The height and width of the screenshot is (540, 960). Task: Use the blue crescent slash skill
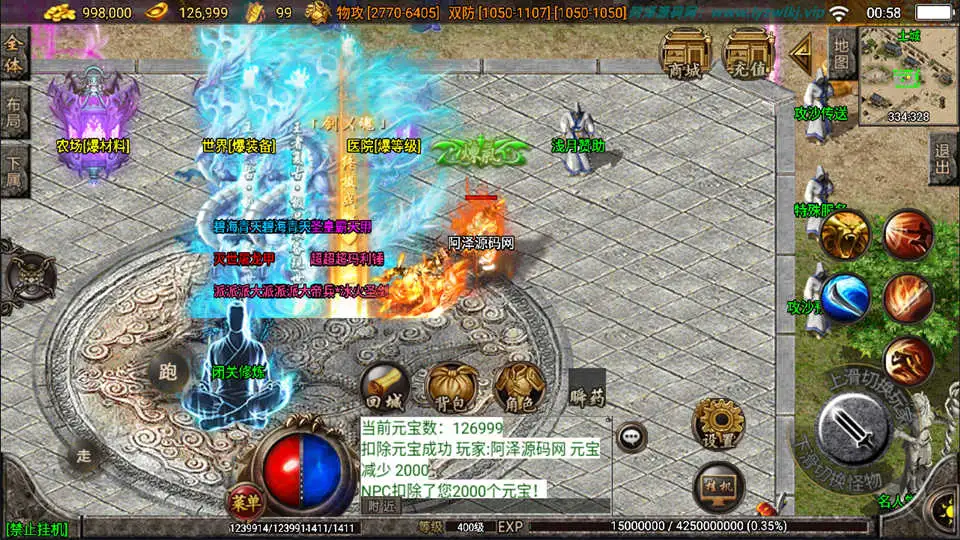pos(846,298)
